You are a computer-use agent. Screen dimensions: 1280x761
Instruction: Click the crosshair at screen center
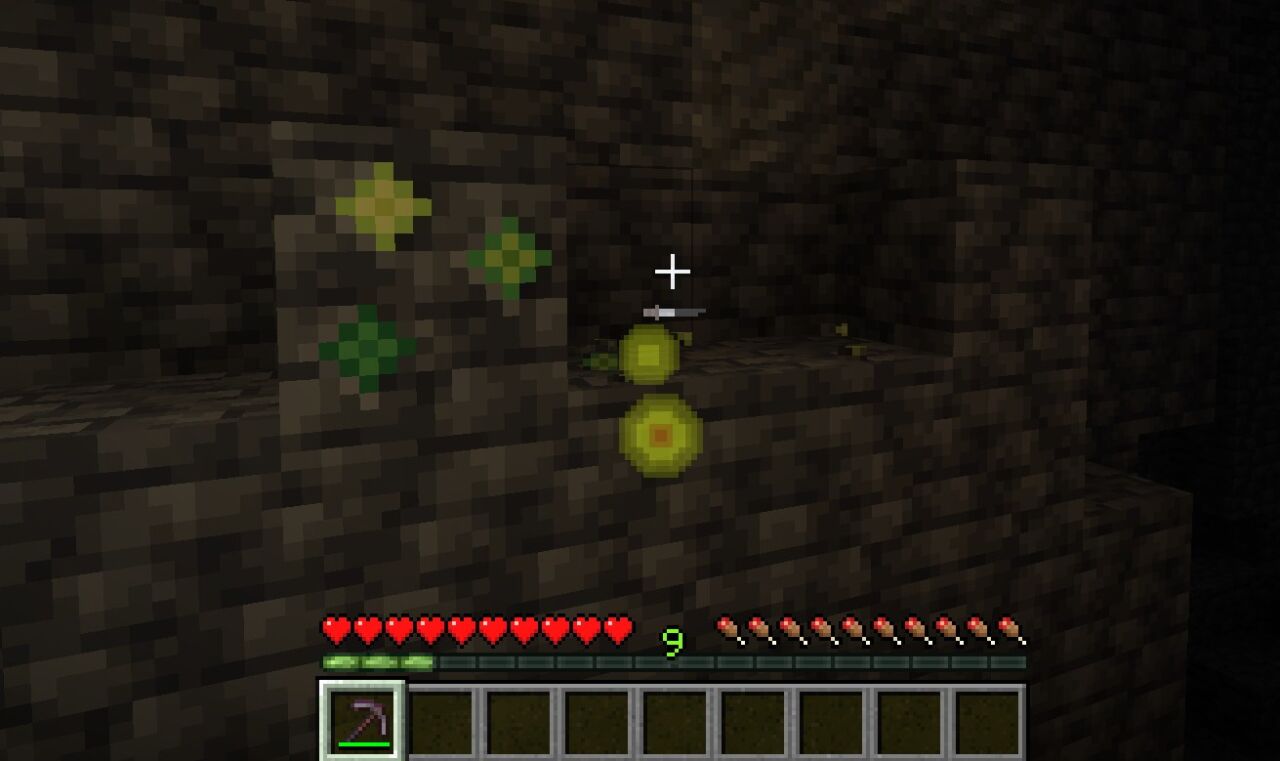tap(675, 271)
